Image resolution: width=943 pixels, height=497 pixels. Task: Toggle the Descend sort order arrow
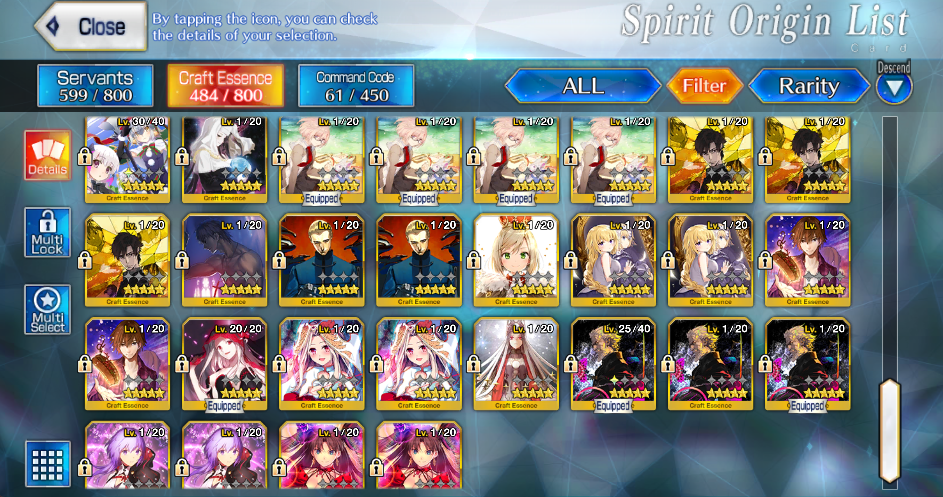pos(894,88)
